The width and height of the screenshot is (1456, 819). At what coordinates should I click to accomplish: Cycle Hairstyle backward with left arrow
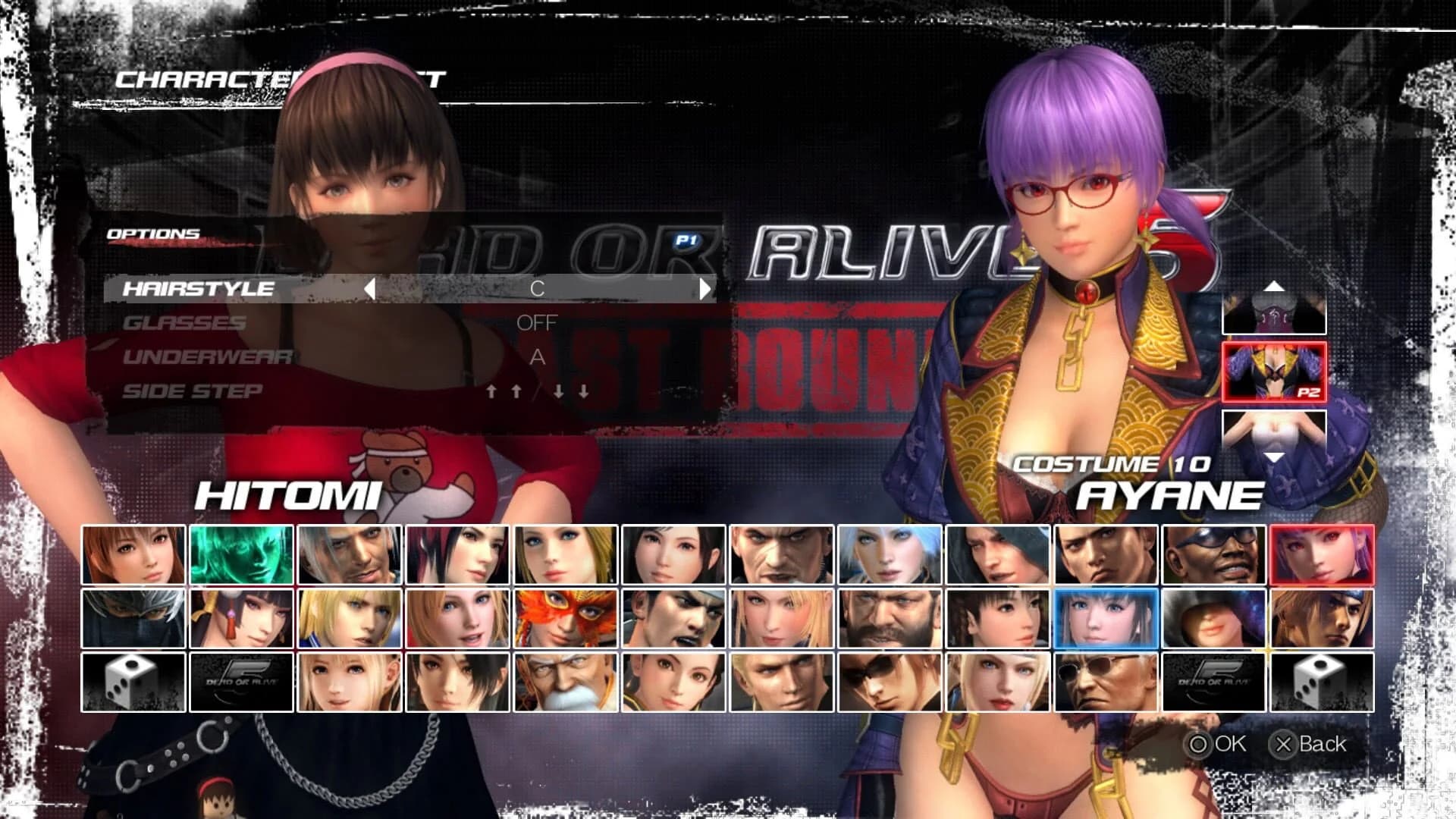click(369, 288)
